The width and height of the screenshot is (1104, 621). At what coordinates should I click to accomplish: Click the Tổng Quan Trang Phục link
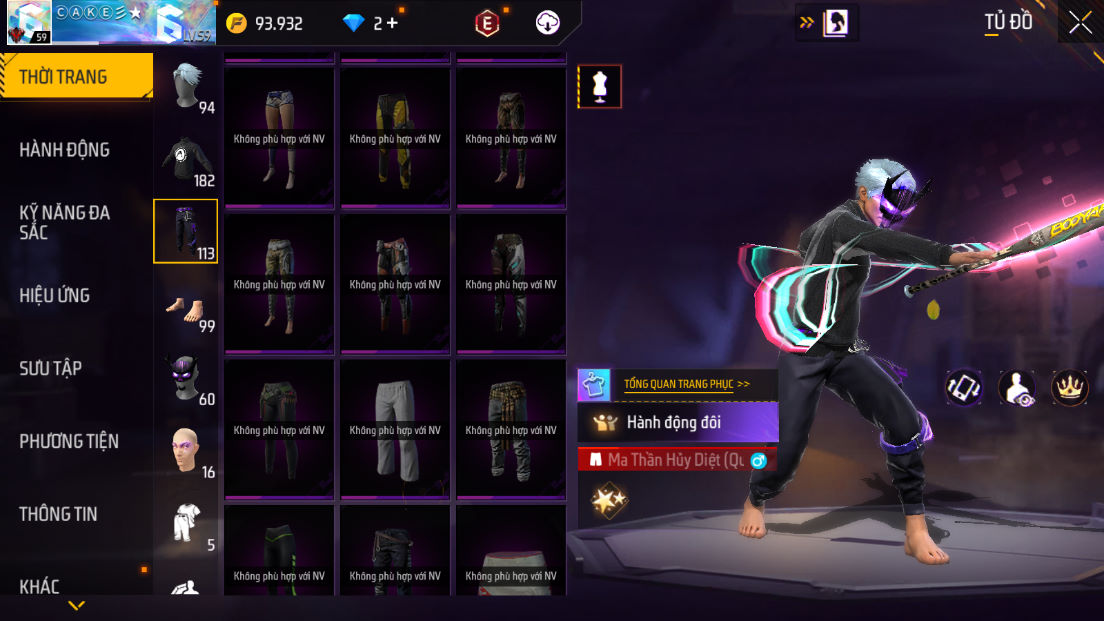[x=686, y=384]
